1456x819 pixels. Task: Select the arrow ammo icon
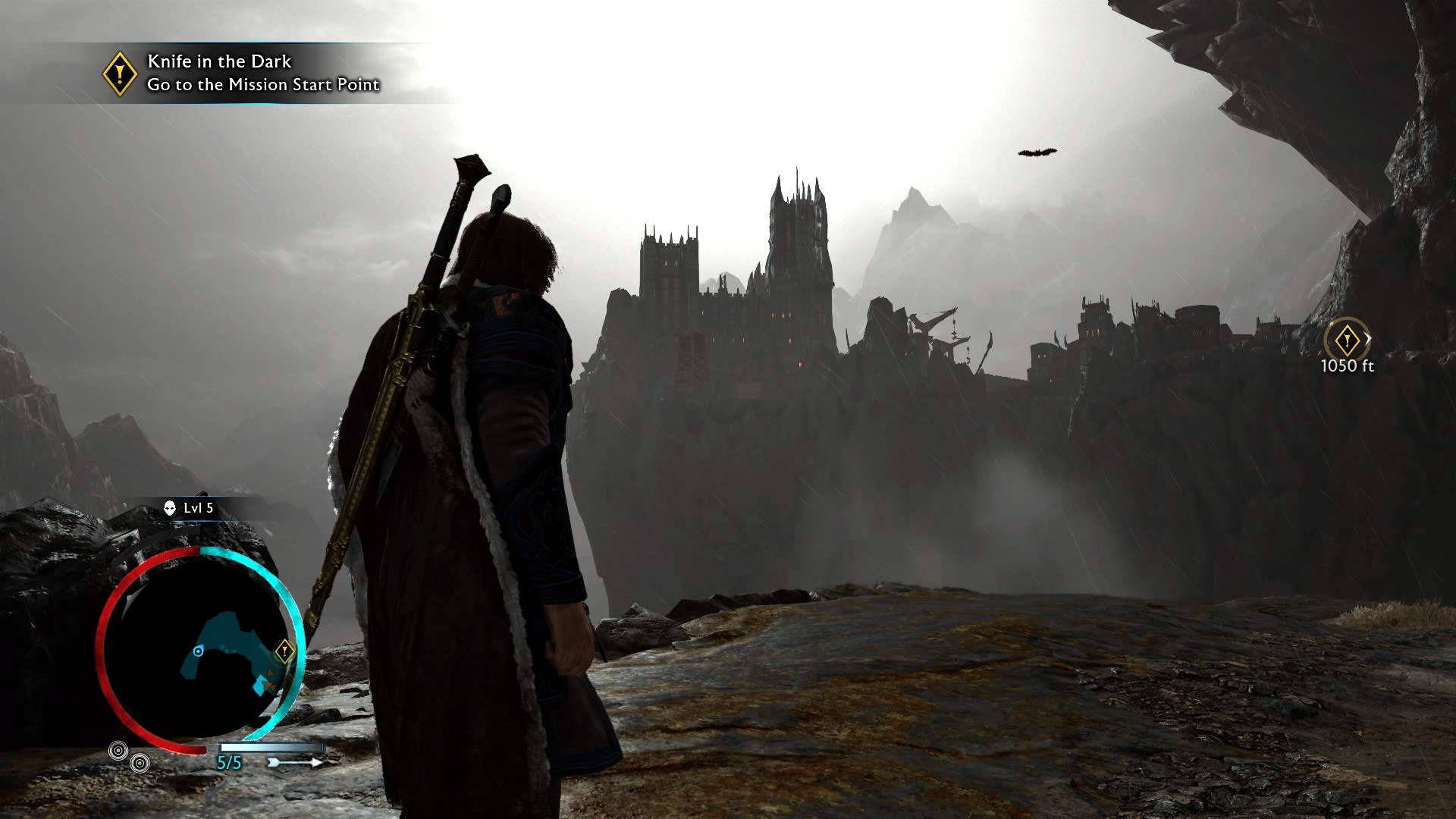point(295,762)
